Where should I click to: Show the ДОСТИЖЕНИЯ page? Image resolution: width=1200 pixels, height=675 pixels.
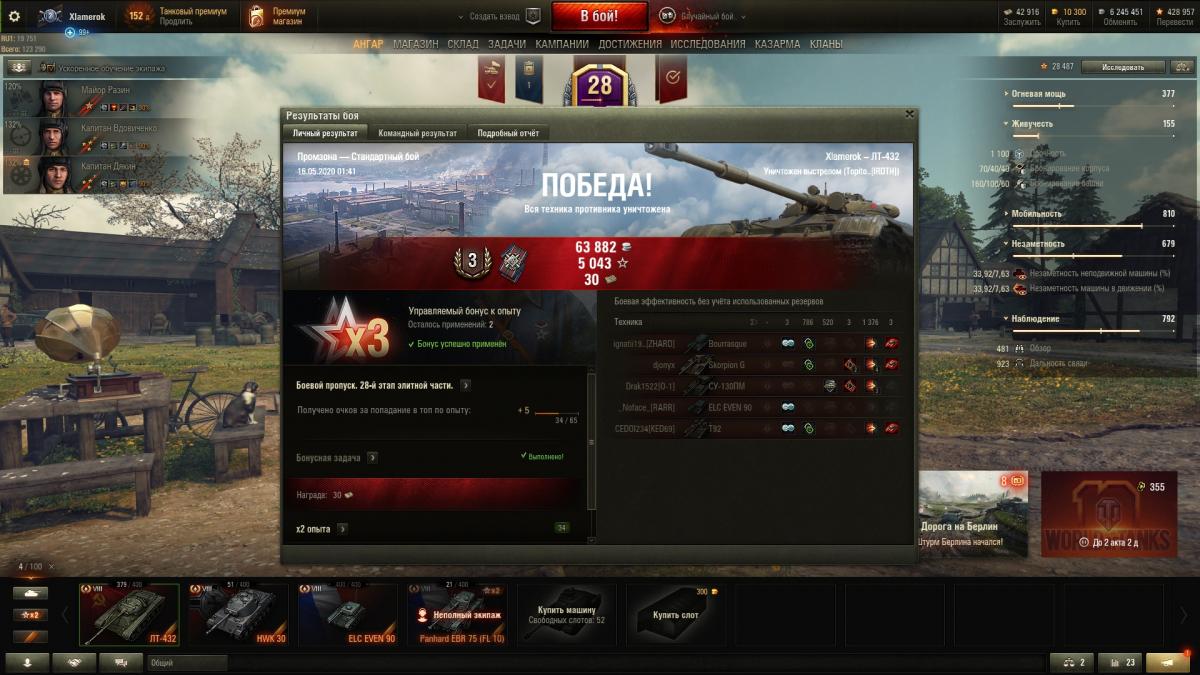point(630,44)
